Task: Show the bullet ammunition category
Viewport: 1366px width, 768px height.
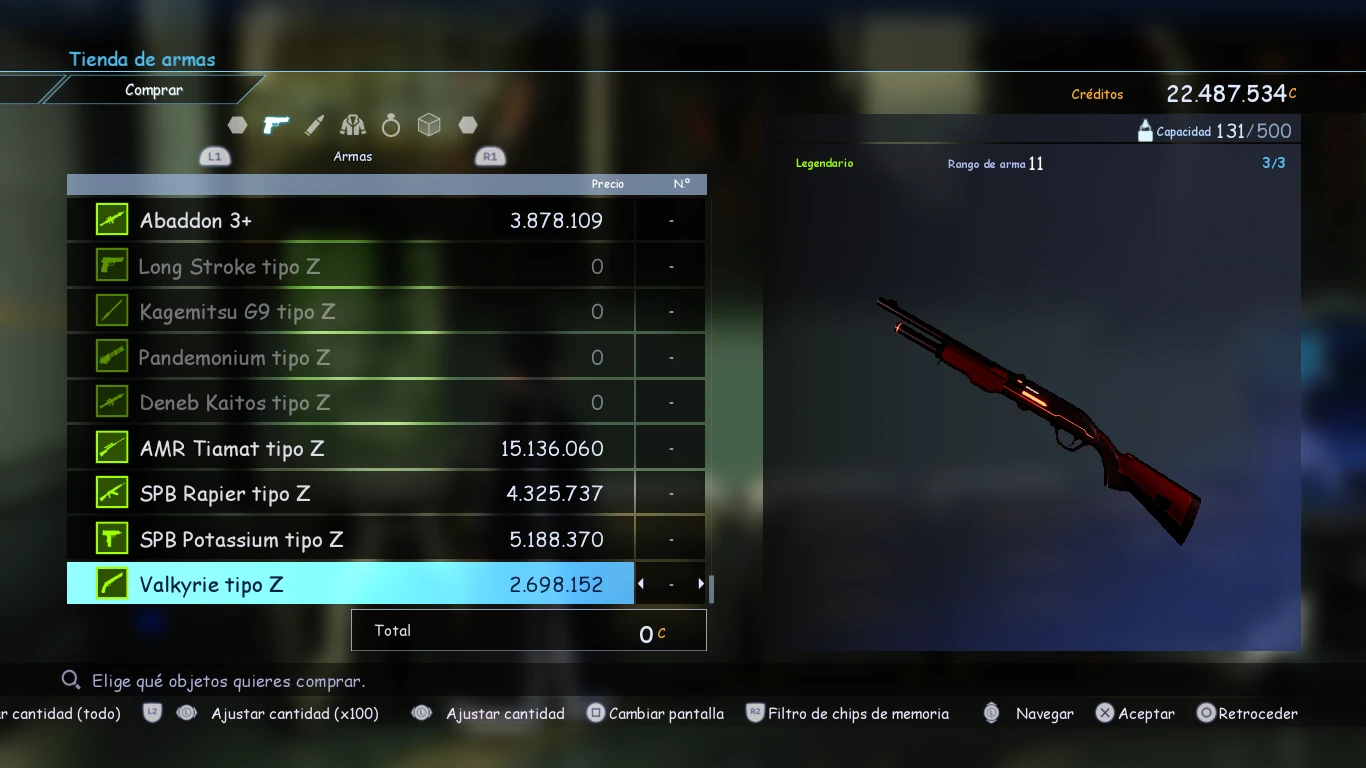Action: [314, 125]
